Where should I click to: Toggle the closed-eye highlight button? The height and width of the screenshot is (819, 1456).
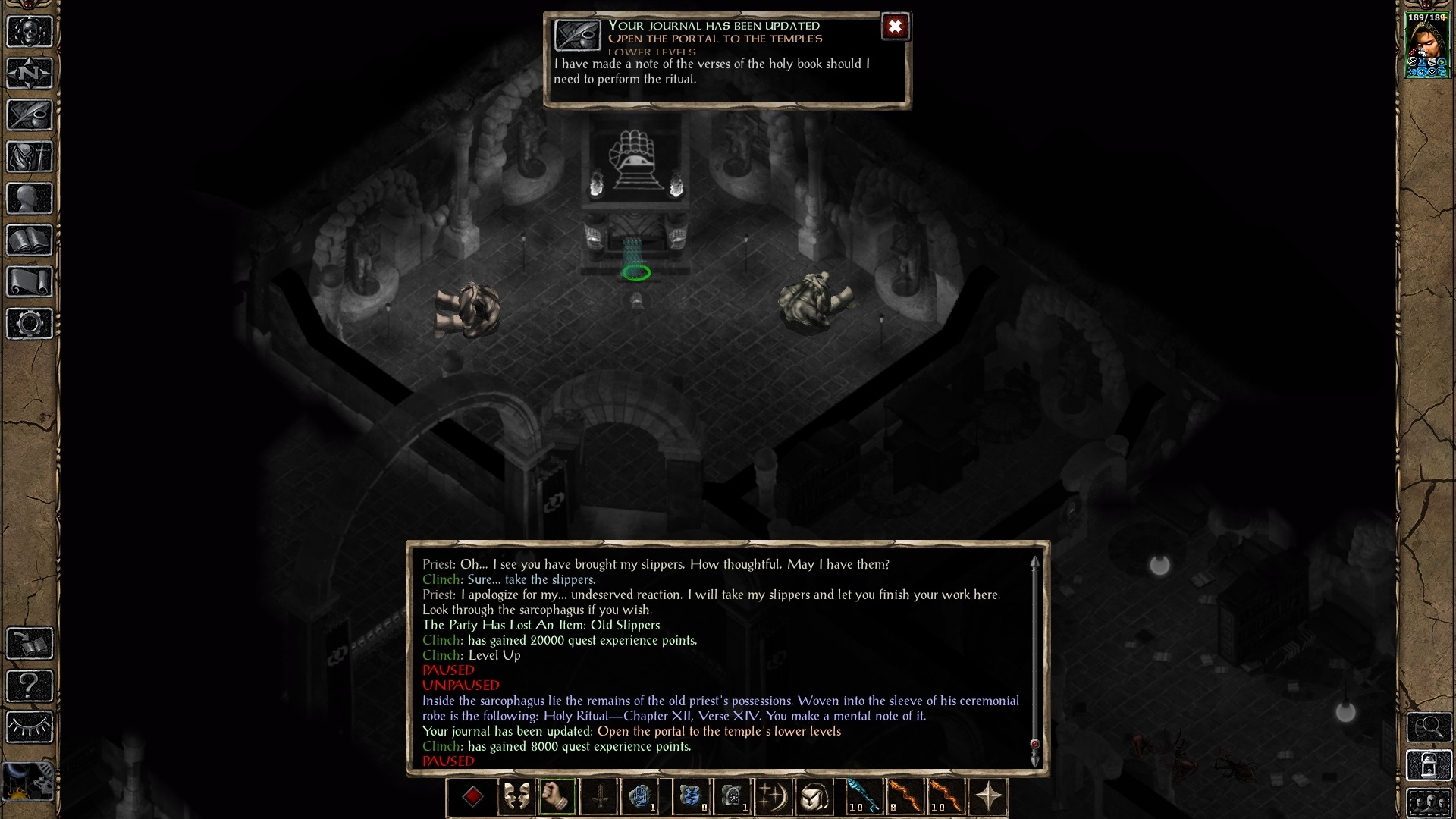[x=30, y=727]
